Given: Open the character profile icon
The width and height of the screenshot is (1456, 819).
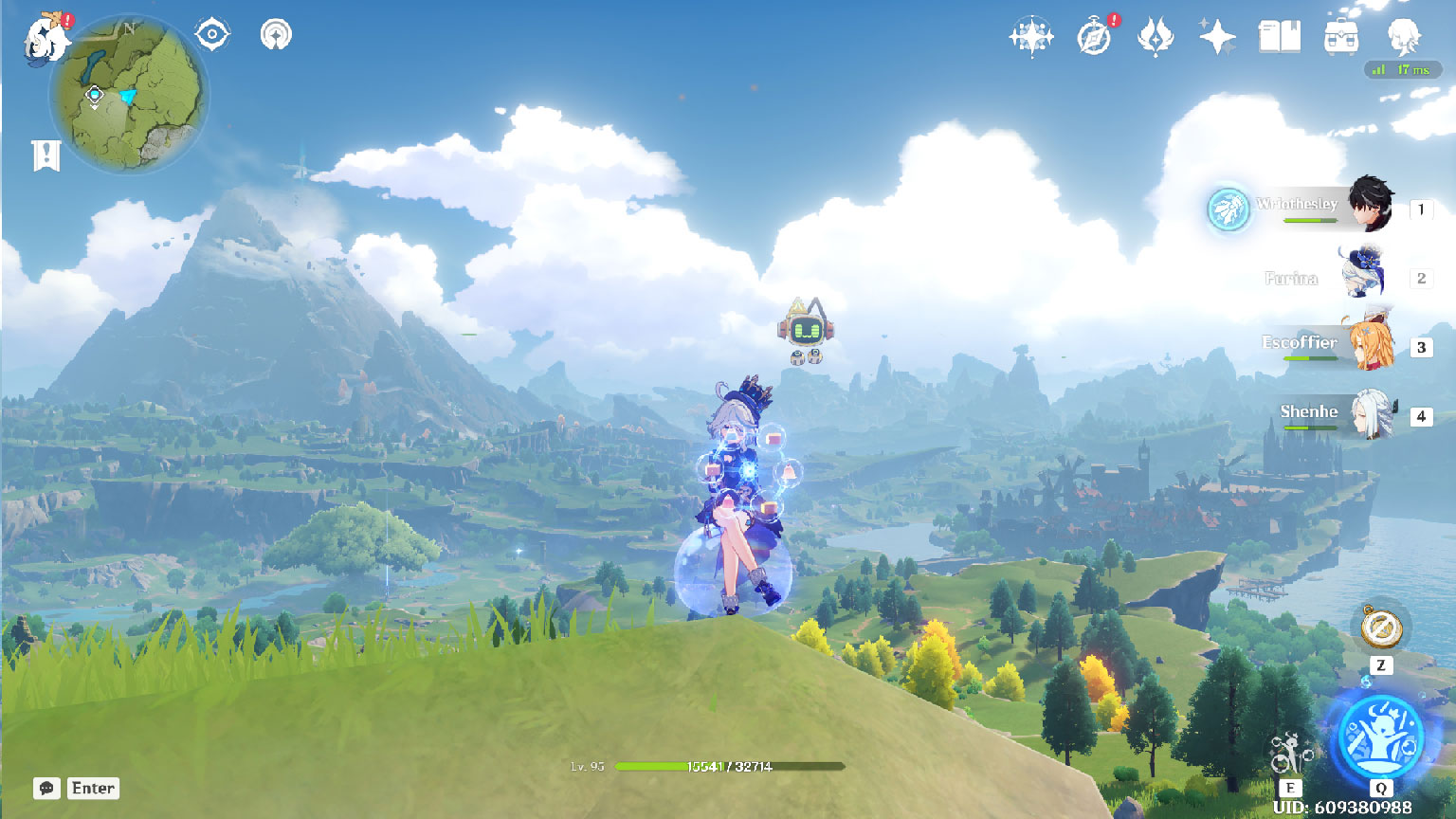Looking at the screenshot, I should [x=1404, y=38].
